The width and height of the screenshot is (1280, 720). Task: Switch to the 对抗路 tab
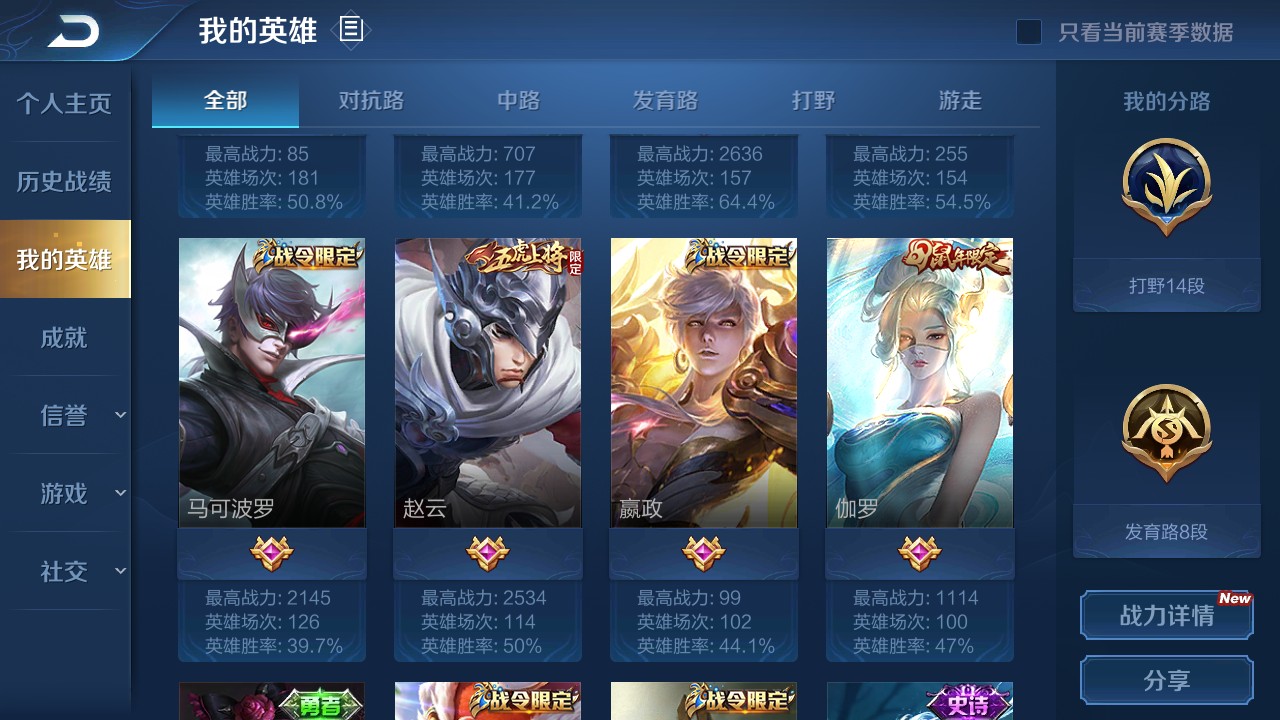tap(371, 100)
